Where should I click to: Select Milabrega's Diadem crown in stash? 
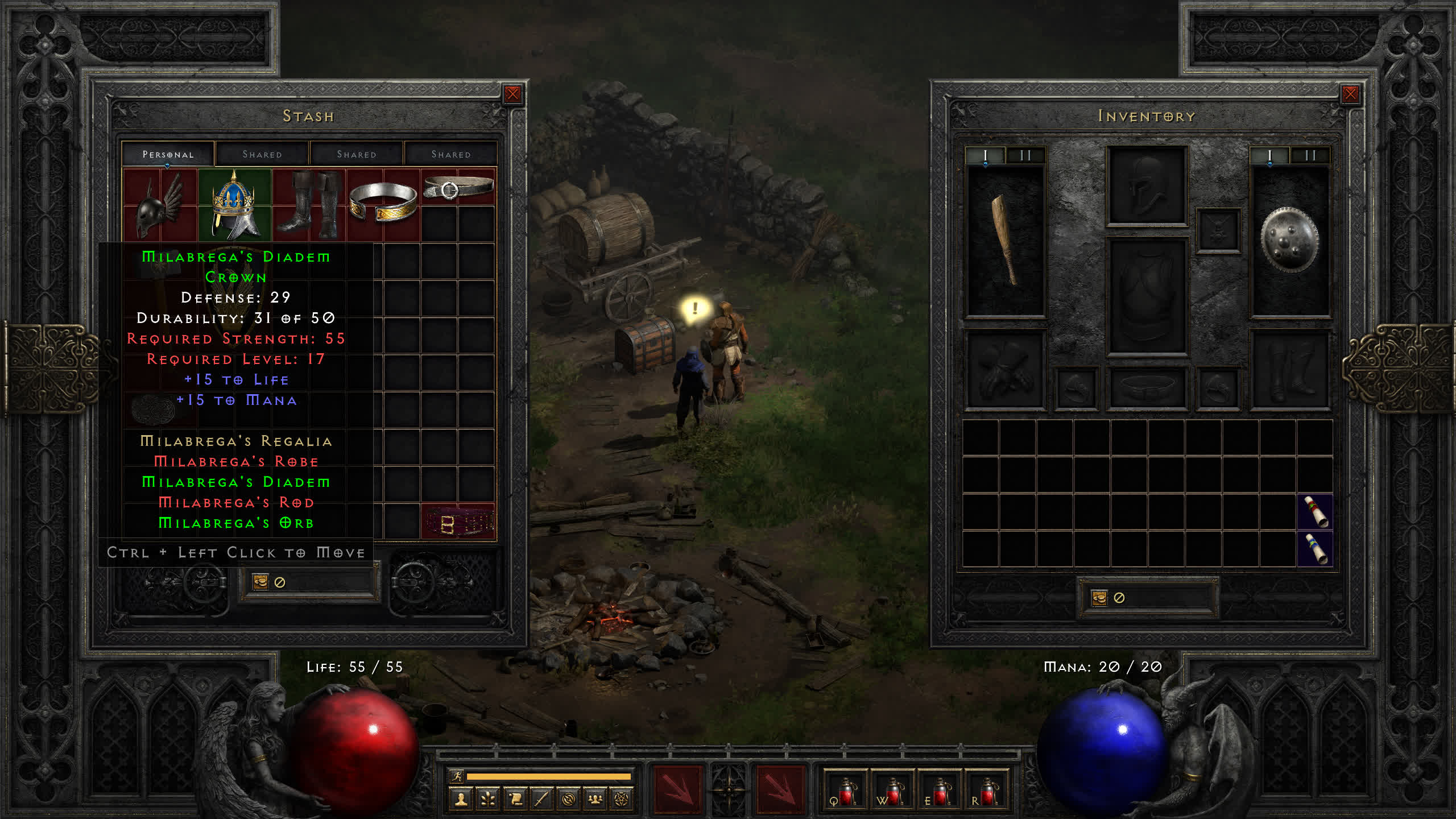[234, 204]
